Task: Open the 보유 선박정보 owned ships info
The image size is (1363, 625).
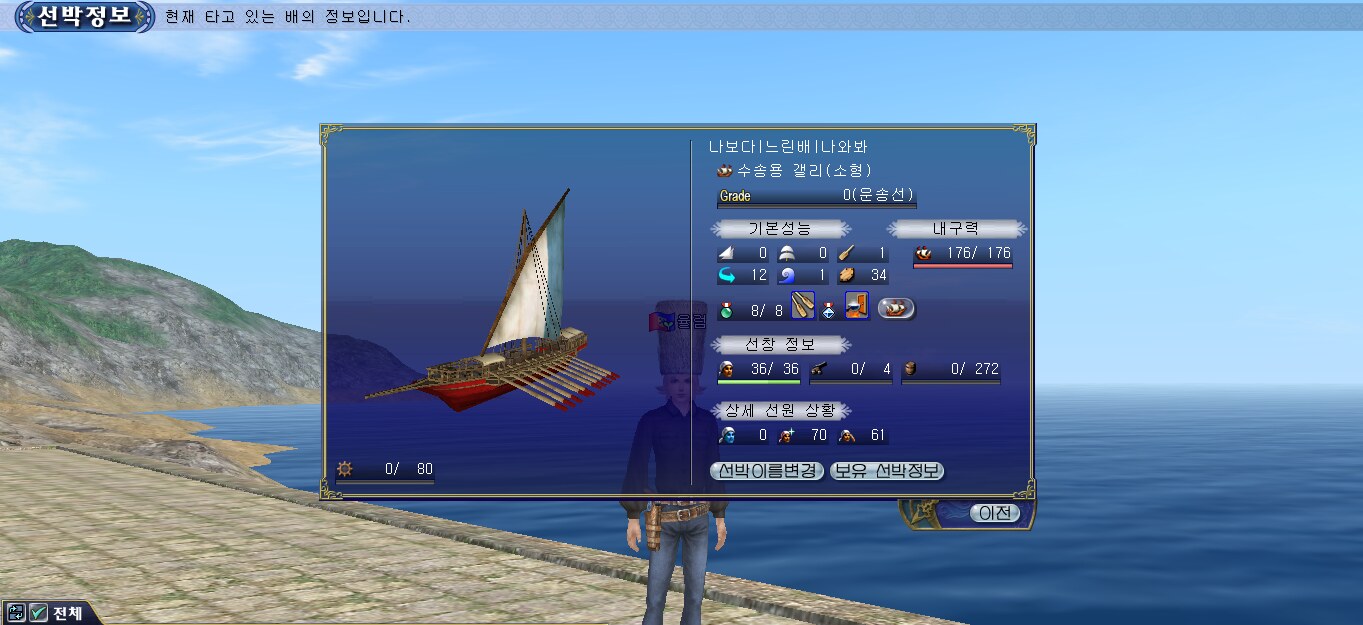Action: (x=887, y=471)
